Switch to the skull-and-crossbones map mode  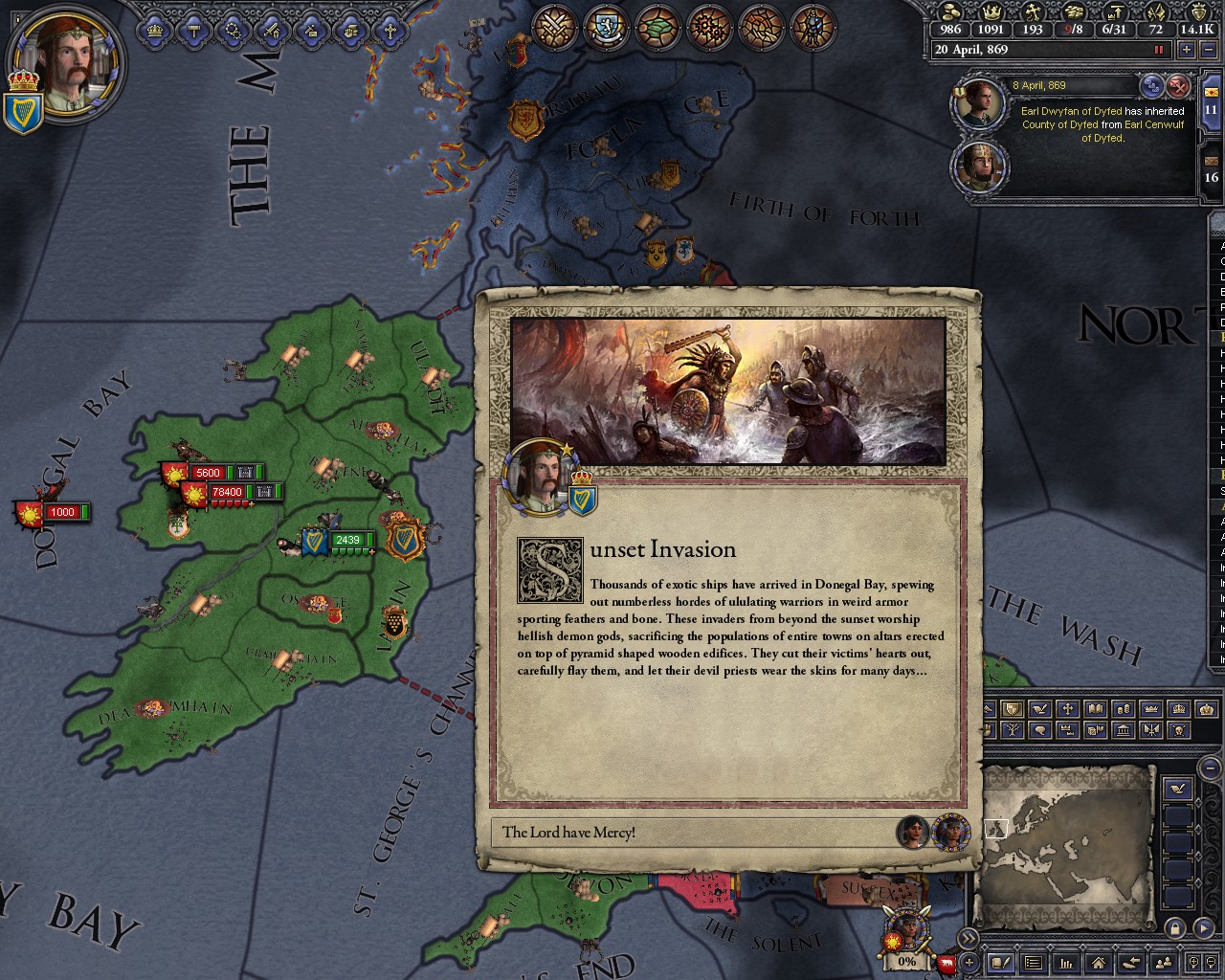[1180, 730]
